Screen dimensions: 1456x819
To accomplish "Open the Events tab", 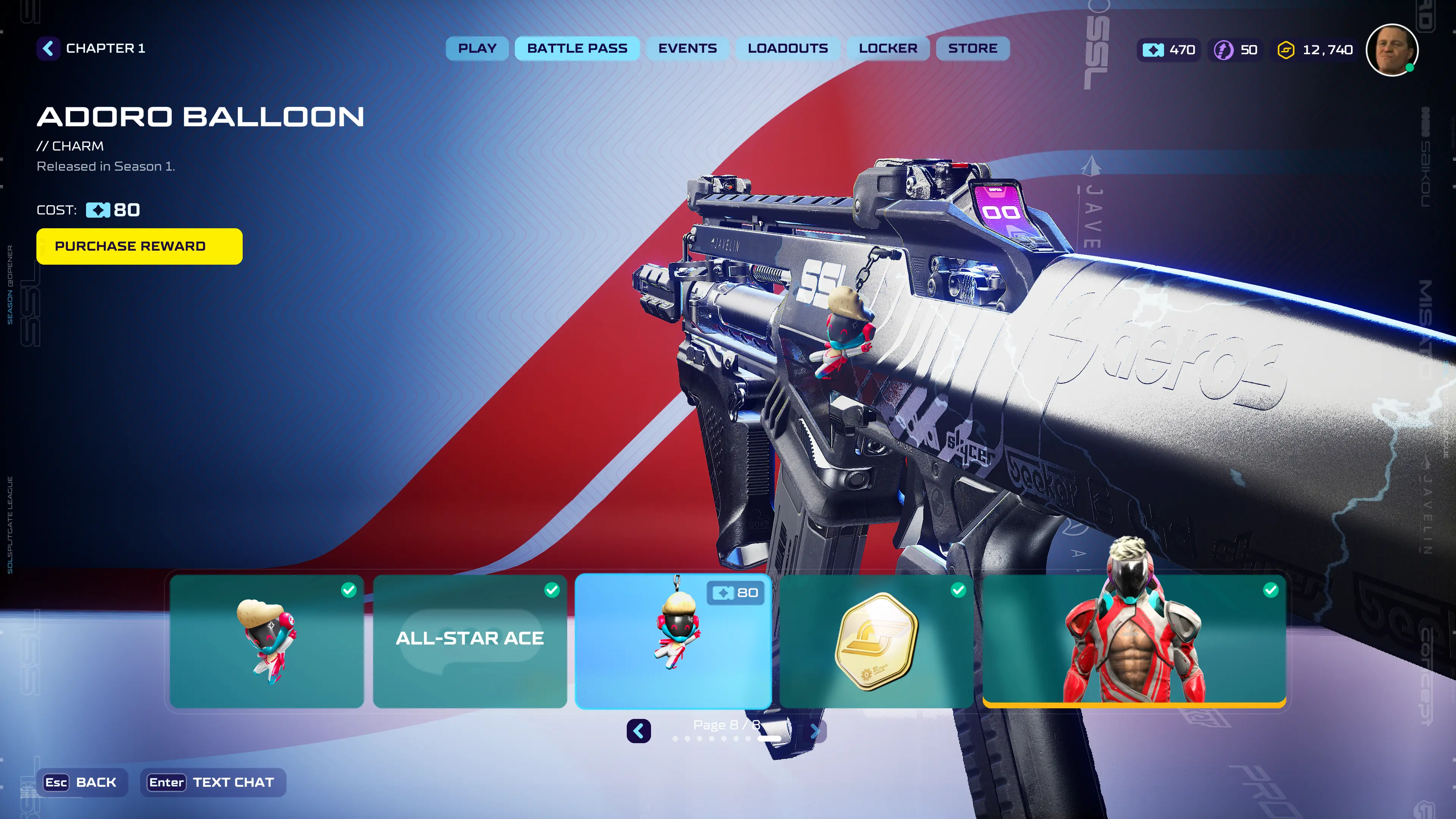I will coord(687,49).
